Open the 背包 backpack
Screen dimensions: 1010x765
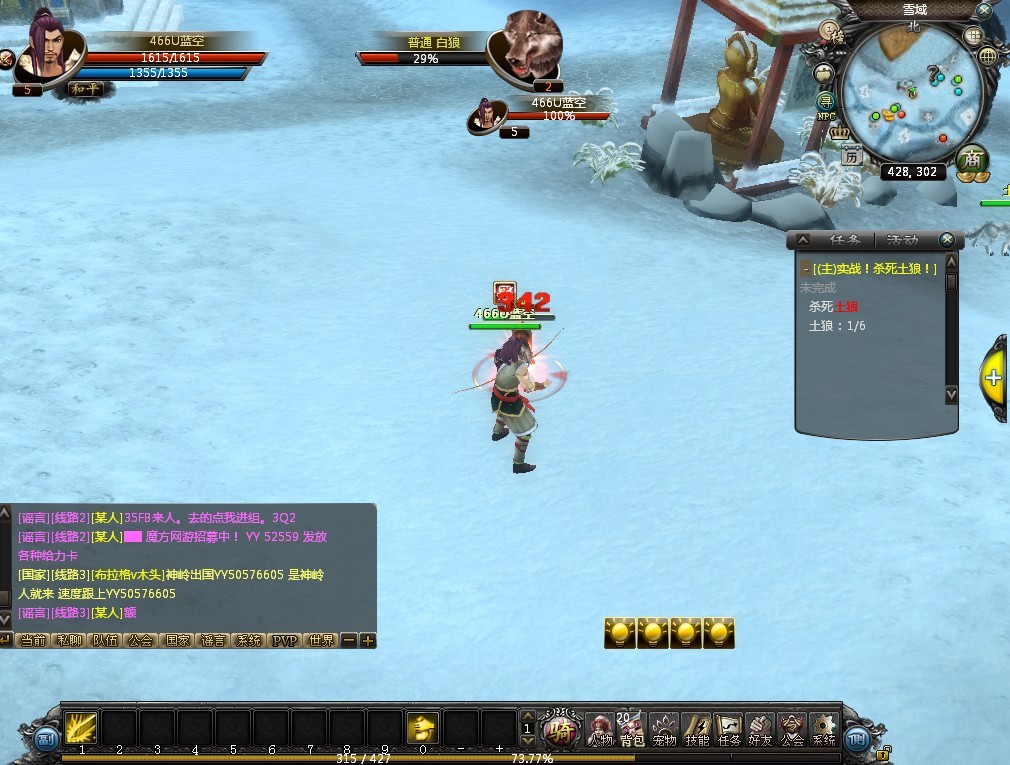(x=632, y=729)
